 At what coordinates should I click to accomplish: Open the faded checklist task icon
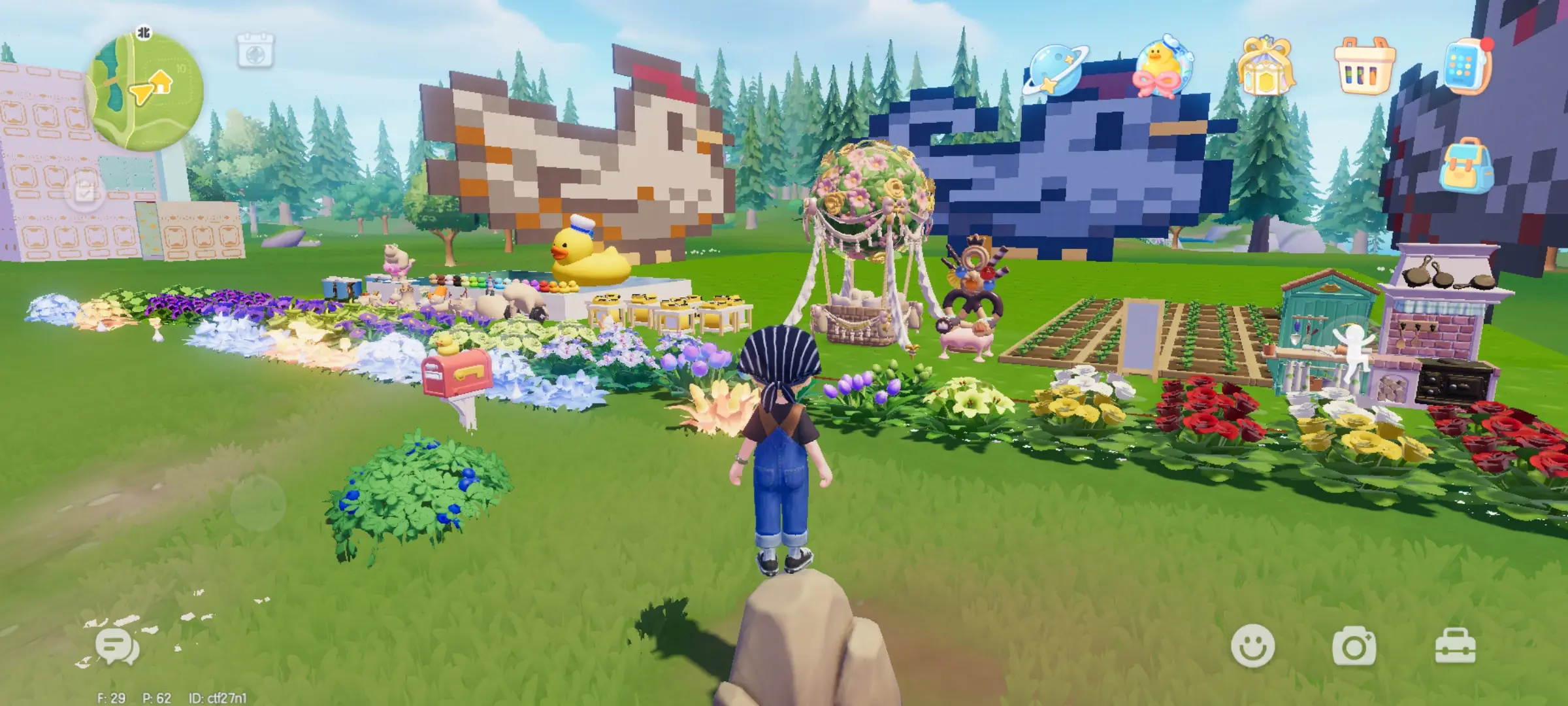86,192
